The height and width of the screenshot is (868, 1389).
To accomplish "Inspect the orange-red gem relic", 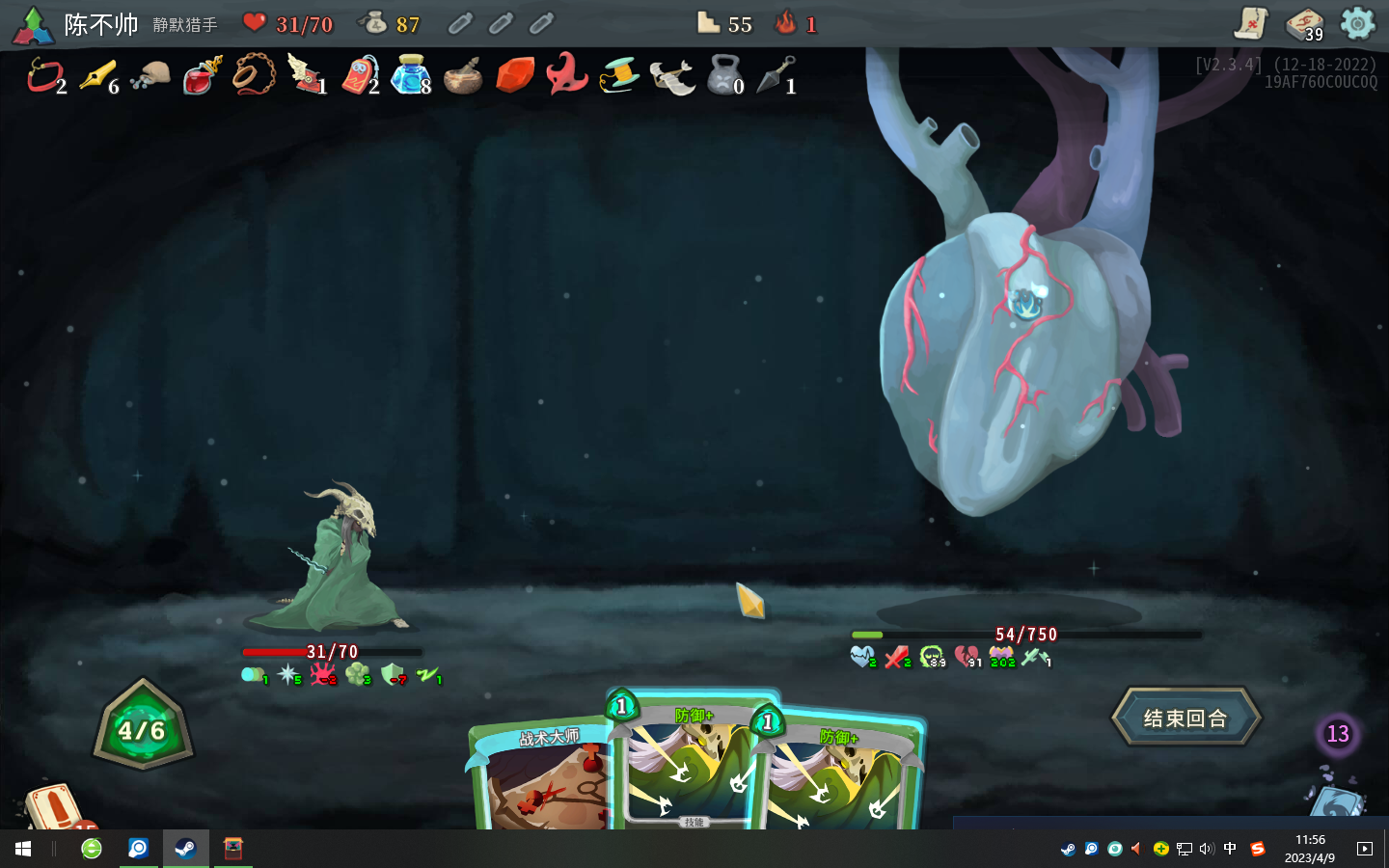I will (x=515, y=75).
